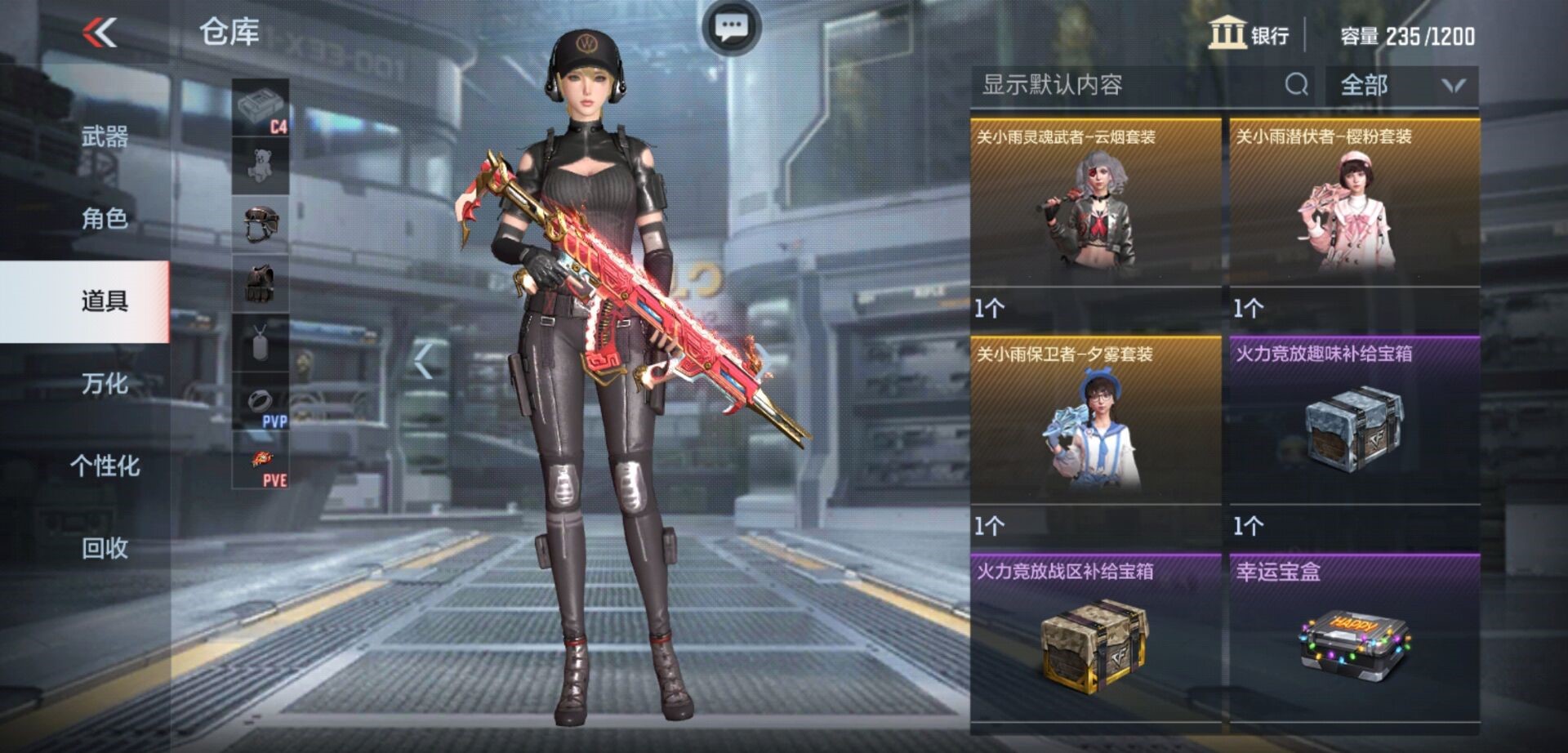Switch to the 武器 tab
The width and height of the screenshot is (1568, 753).
point(105,136)
